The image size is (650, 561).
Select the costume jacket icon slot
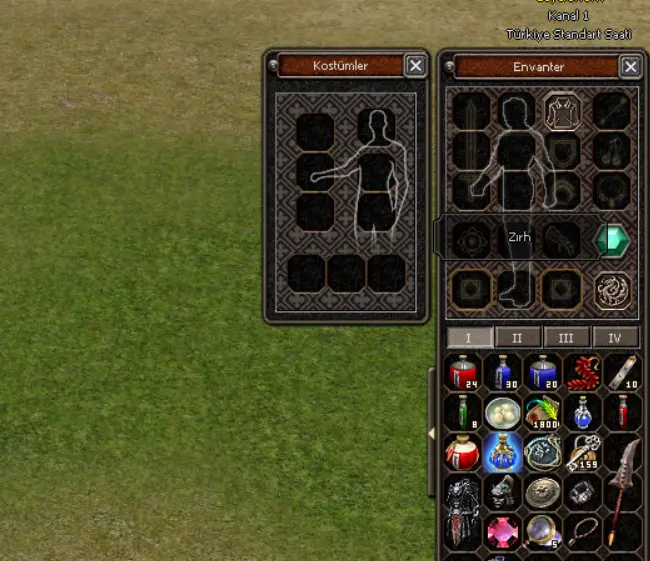pos(563,111)
